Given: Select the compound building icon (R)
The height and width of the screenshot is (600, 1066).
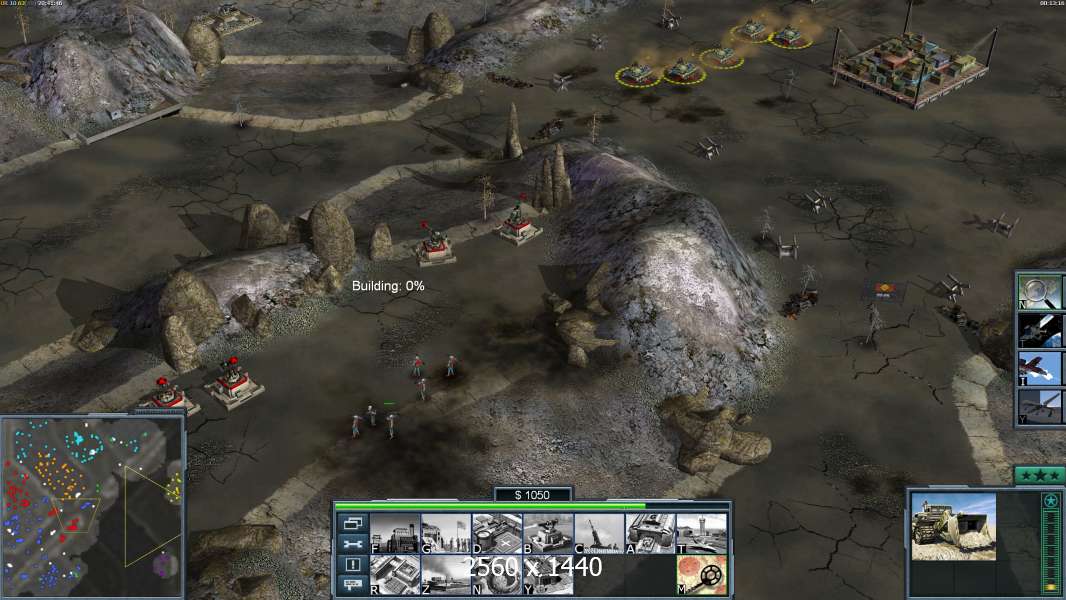Looking at the screenshot, I should [394, 575].
